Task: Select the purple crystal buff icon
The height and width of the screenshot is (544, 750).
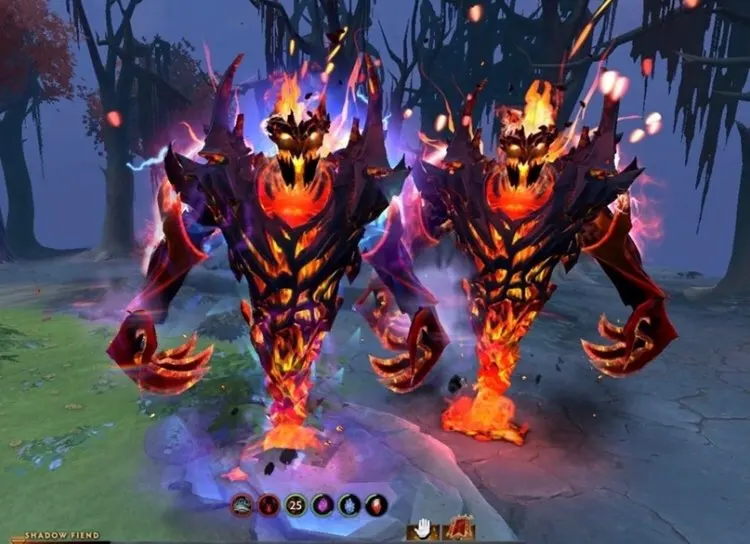Action: tap(322, 505)
